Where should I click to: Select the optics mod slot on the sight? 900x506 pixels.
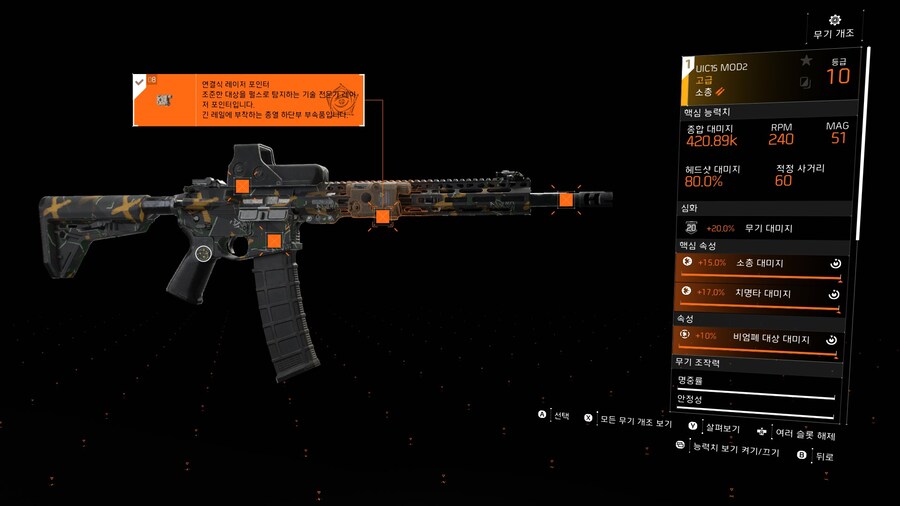coord(242,185)
